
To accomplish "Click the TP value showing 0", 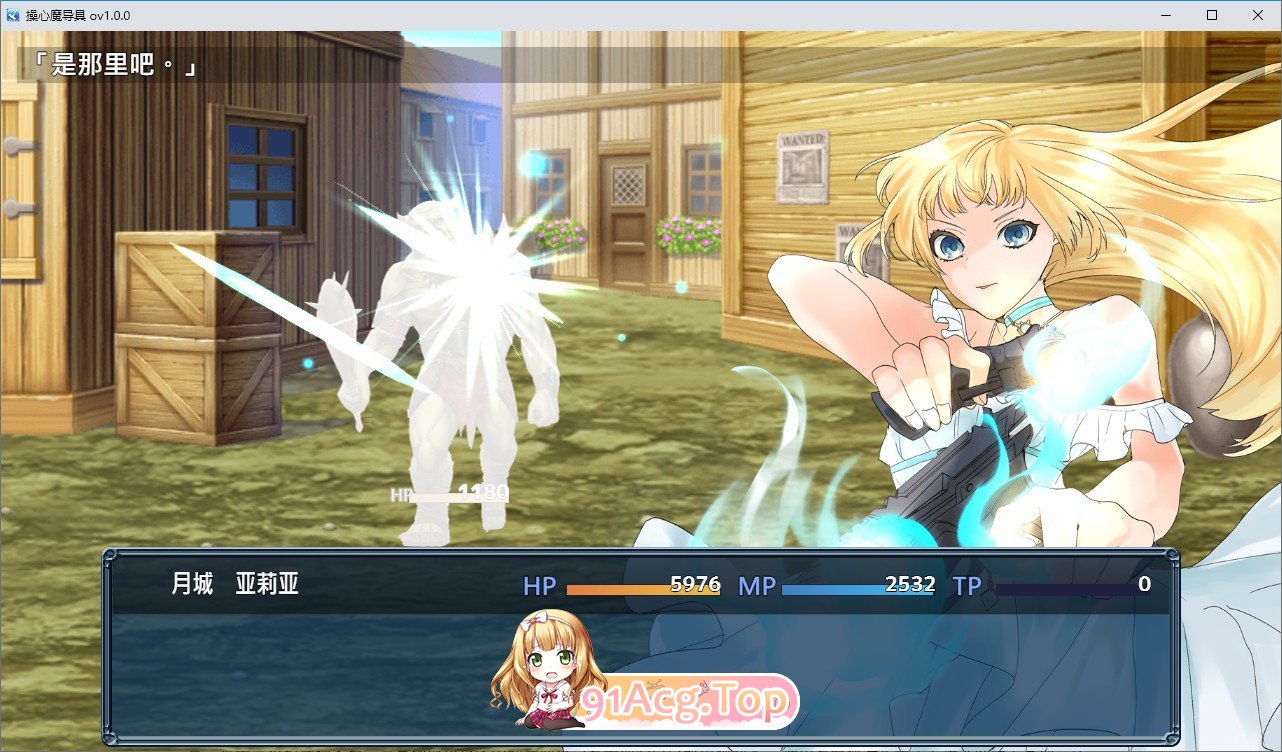I will [x=1145, y=586].
